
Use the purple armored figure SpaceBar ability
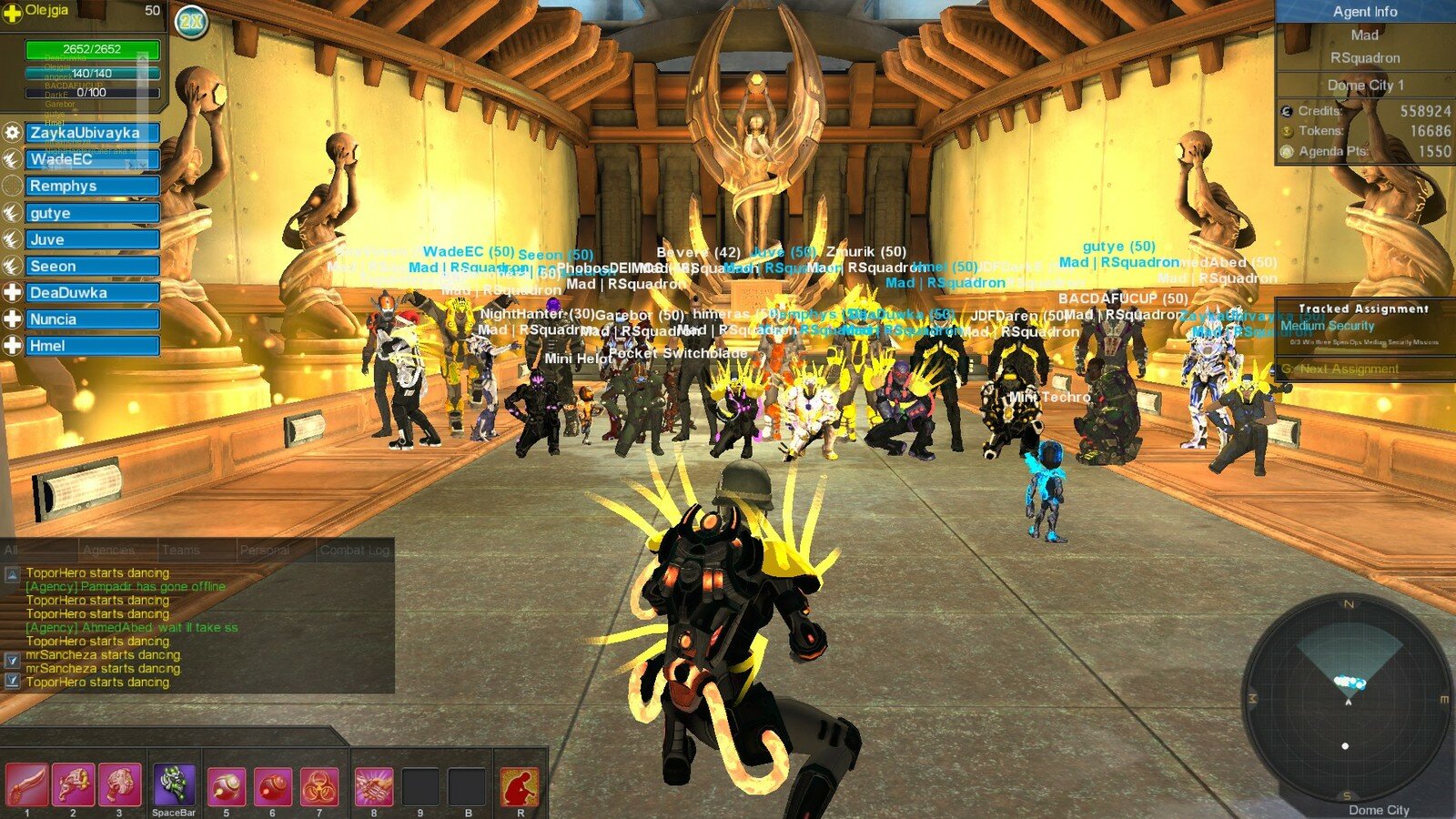pos(174,785)
